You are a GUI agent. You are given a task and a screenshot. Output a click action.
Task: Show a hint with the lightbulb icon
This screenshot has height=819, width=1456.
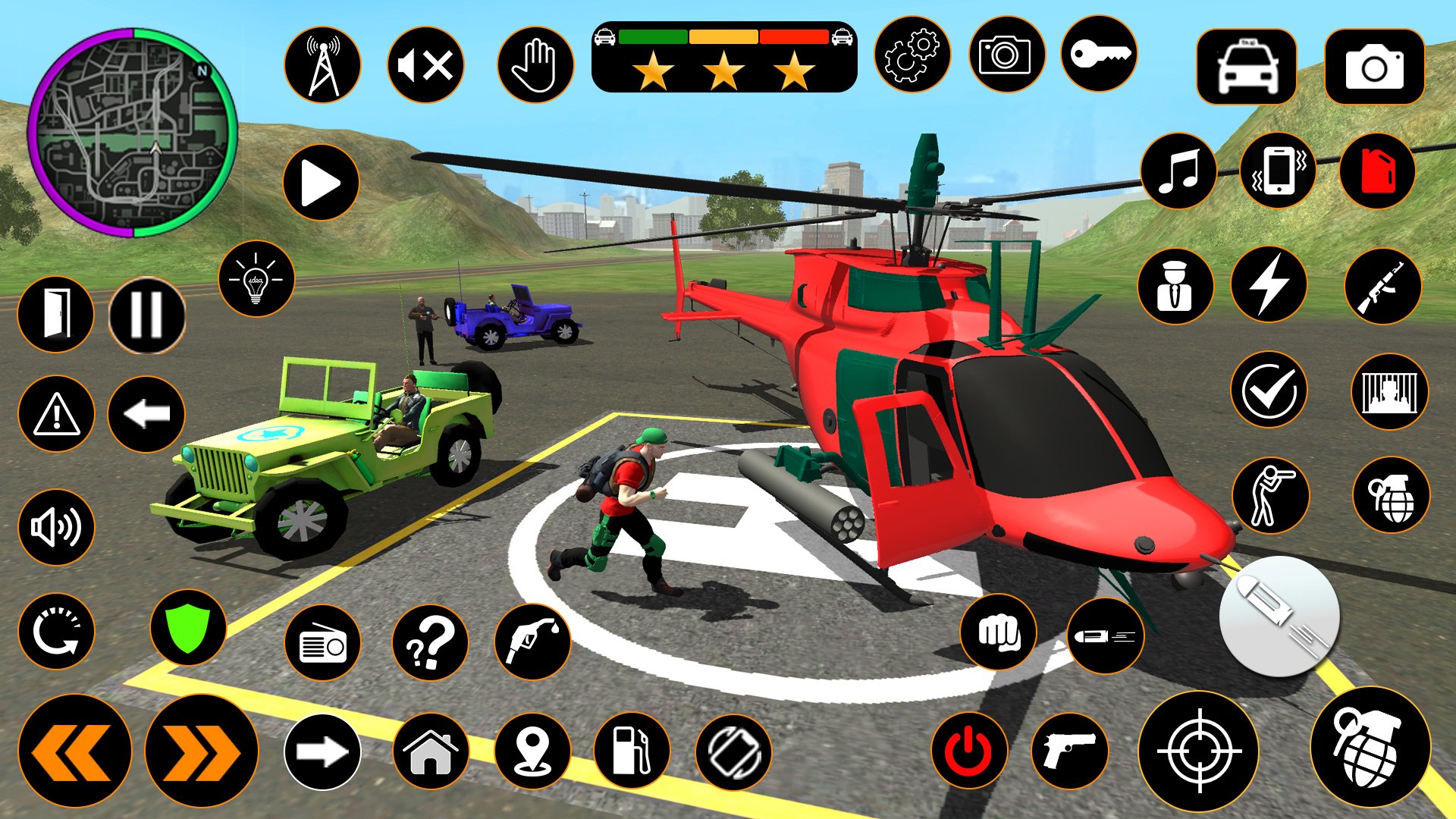pyautogui.click(x=256, y=278)
